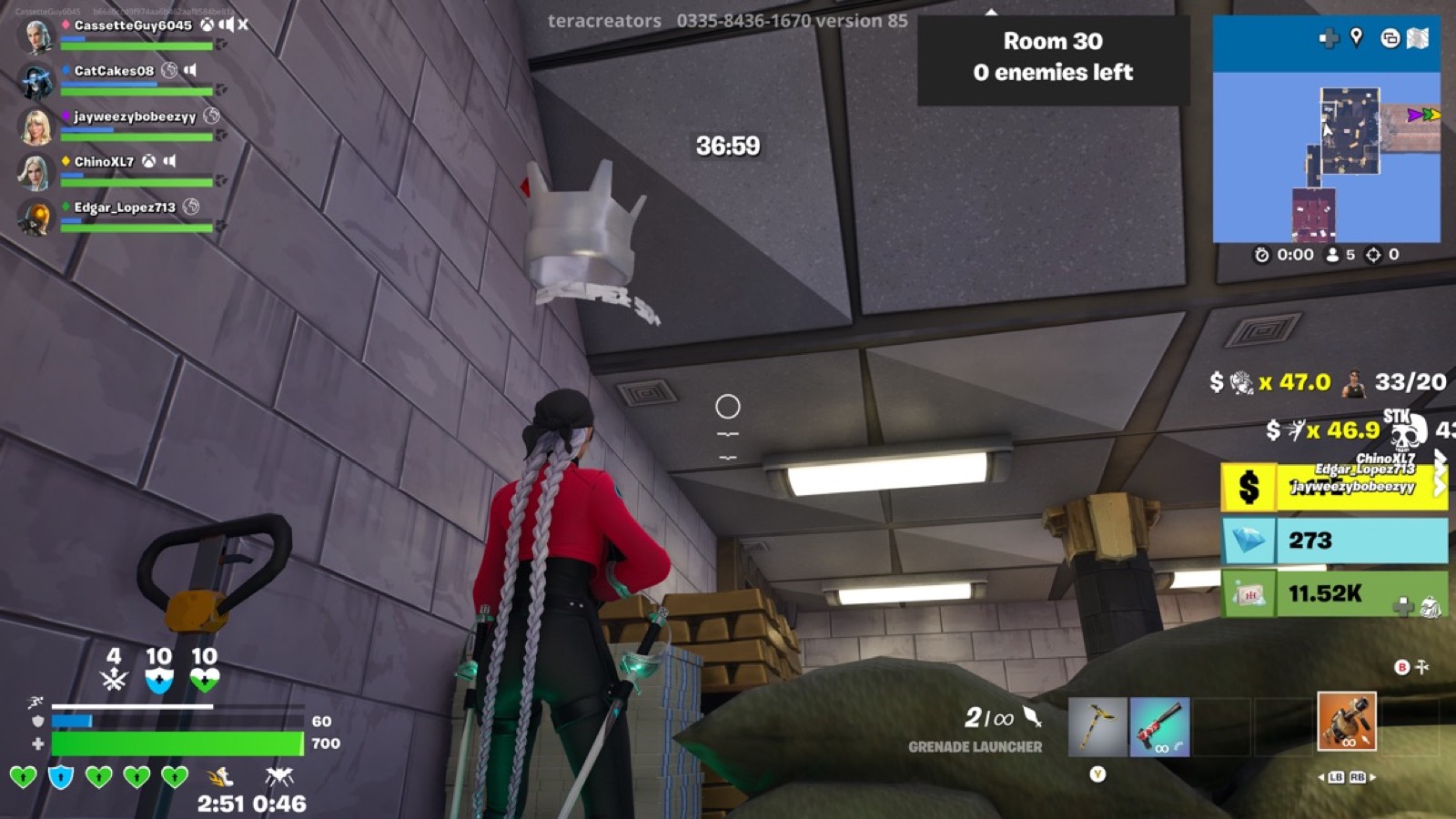Click the RB button prompt

point(1357,777)
